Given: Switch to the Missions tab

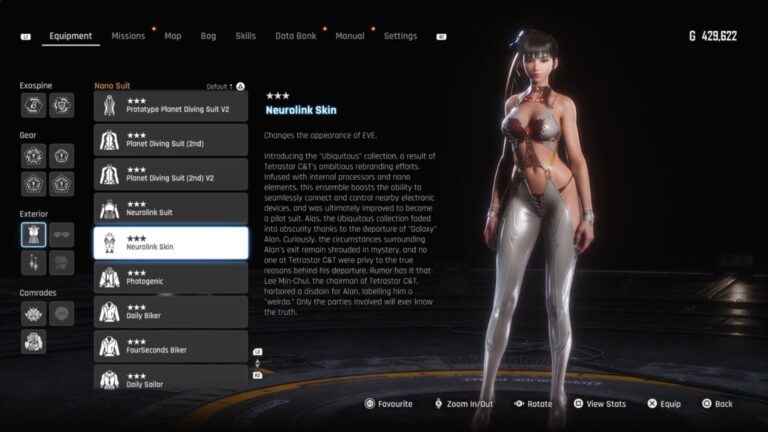Looking at the screenshot, I should [x=128, y=36].
